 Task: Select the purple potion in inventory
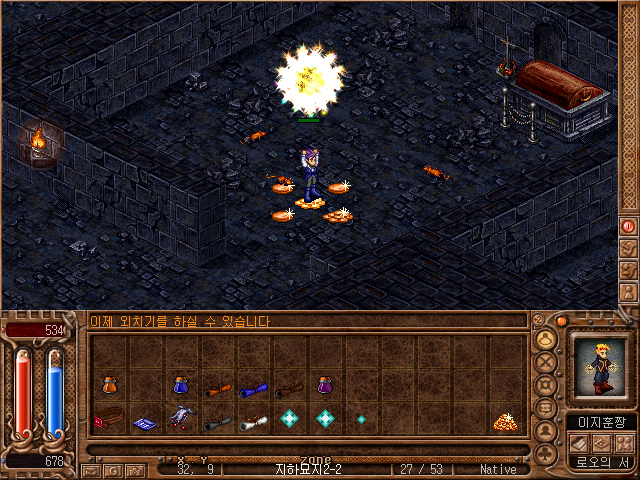[x=325, y=385]
